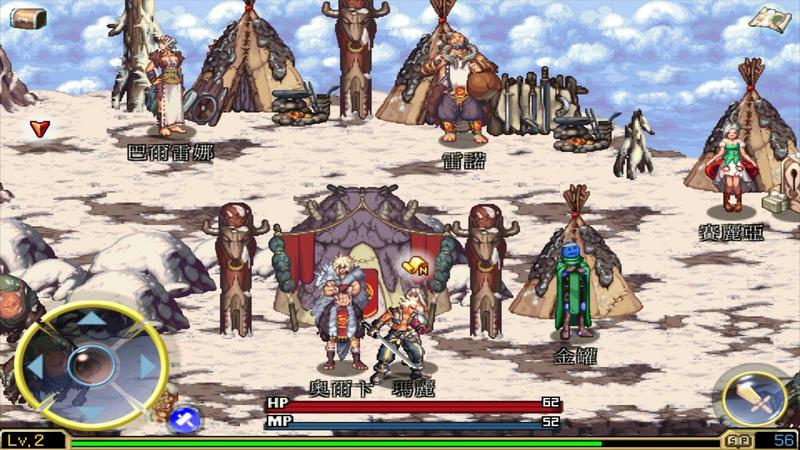Move up with the d-pad up arrow

pos(92,322)
